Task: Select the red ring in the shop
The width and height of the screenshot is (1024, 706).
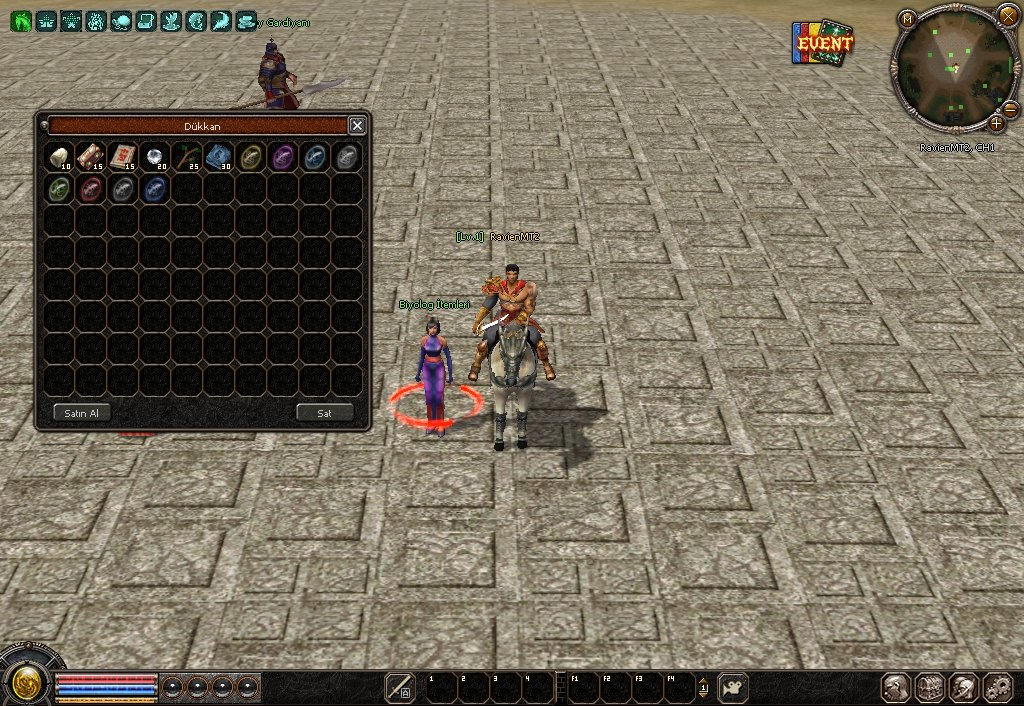Action: pyautogui.click(x=91, y=188)
